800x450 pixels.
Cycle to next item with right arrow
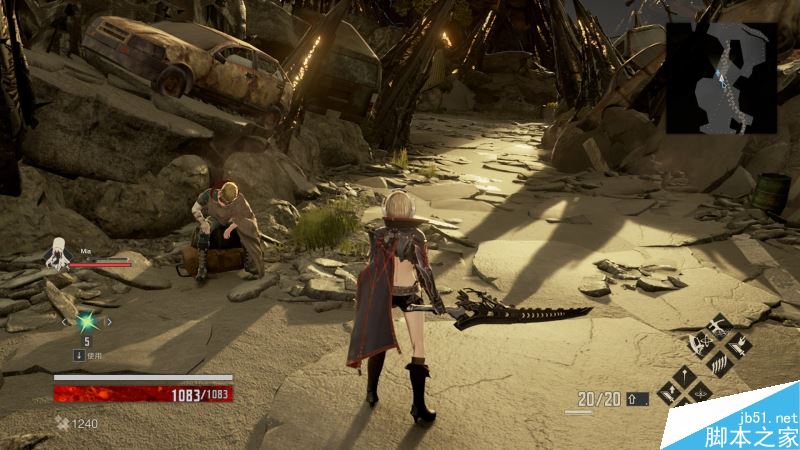click(109, 322)
